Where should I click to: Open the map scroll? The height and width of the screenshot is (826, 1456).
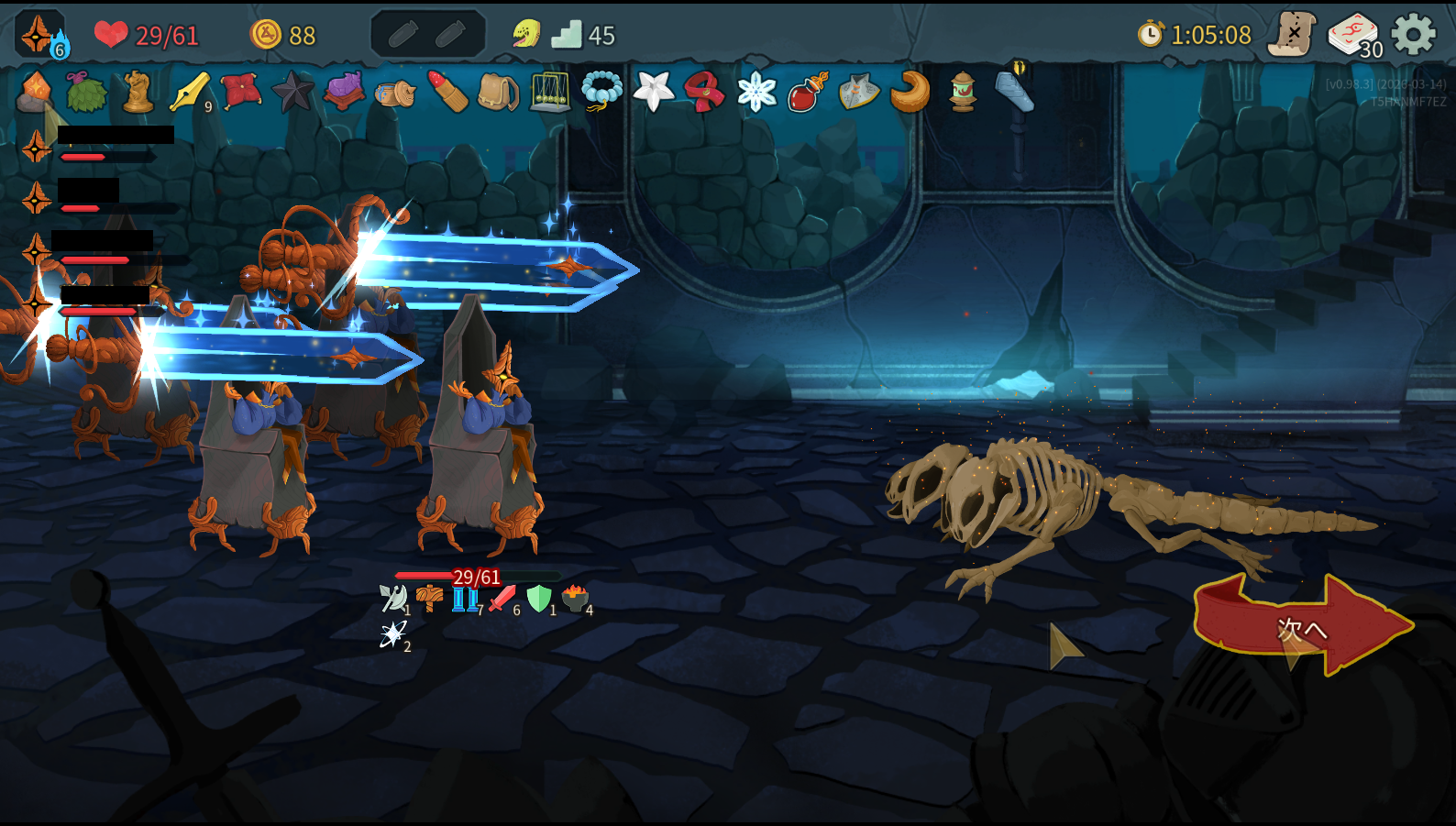[x=1291, y=36]
